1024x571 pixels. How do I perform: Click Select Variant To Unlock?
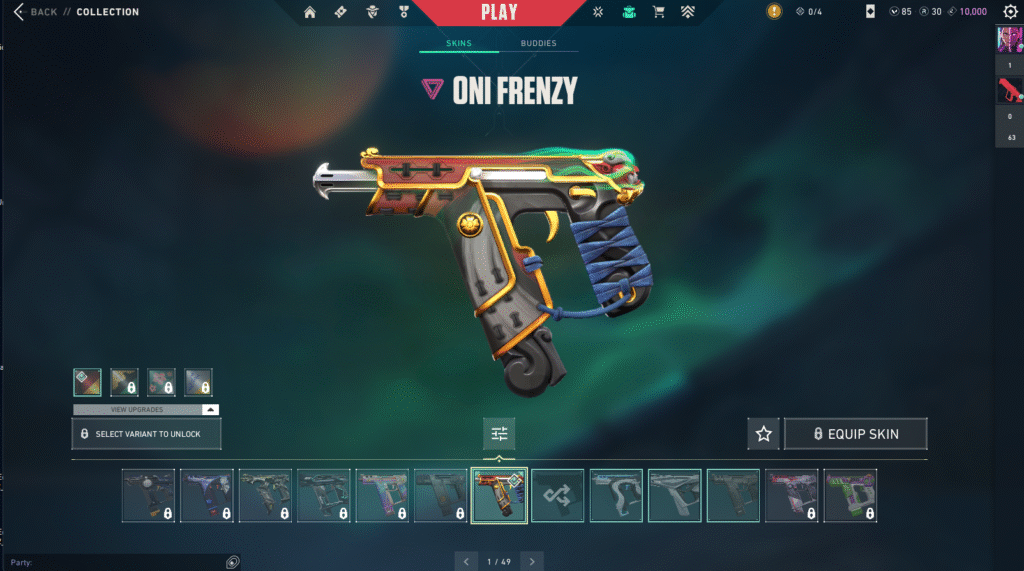tap(146, 434)
